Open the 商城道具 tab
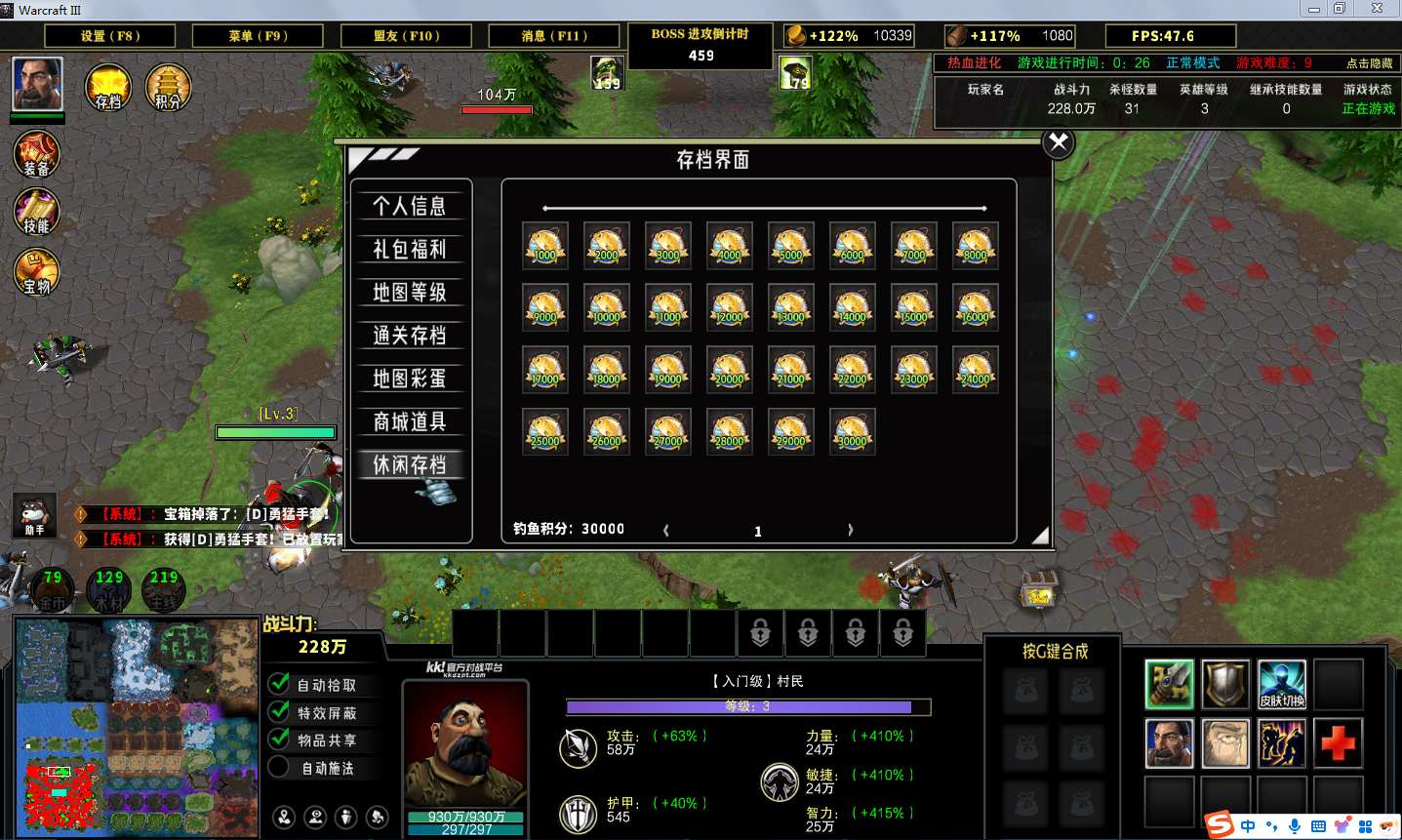Viewport: 1402px width, 840px height. pyautogui.click(x=410, y=421)
